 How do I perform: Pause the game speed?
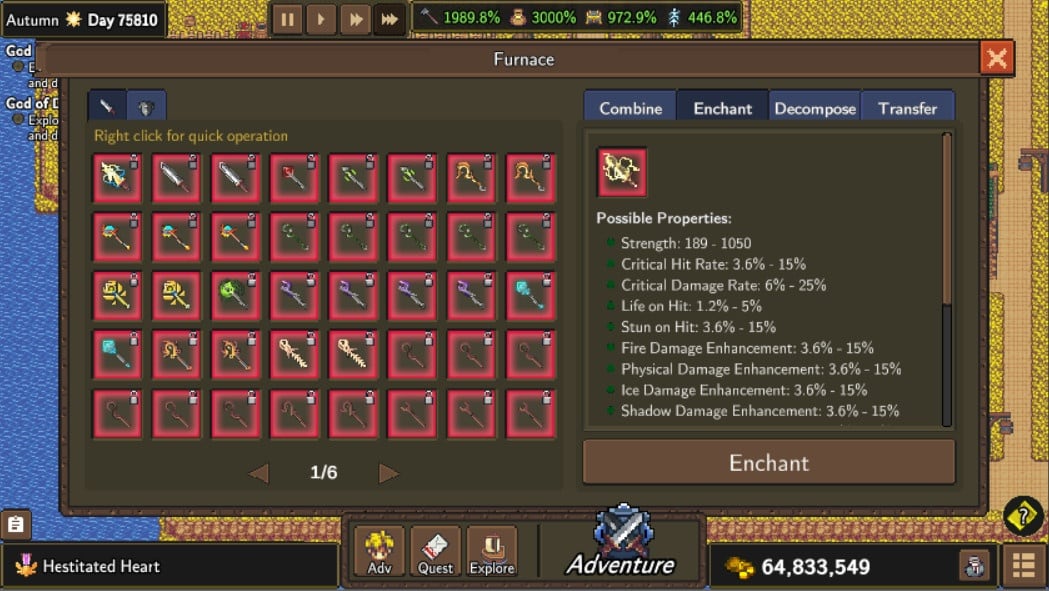(x=287, y=19)
